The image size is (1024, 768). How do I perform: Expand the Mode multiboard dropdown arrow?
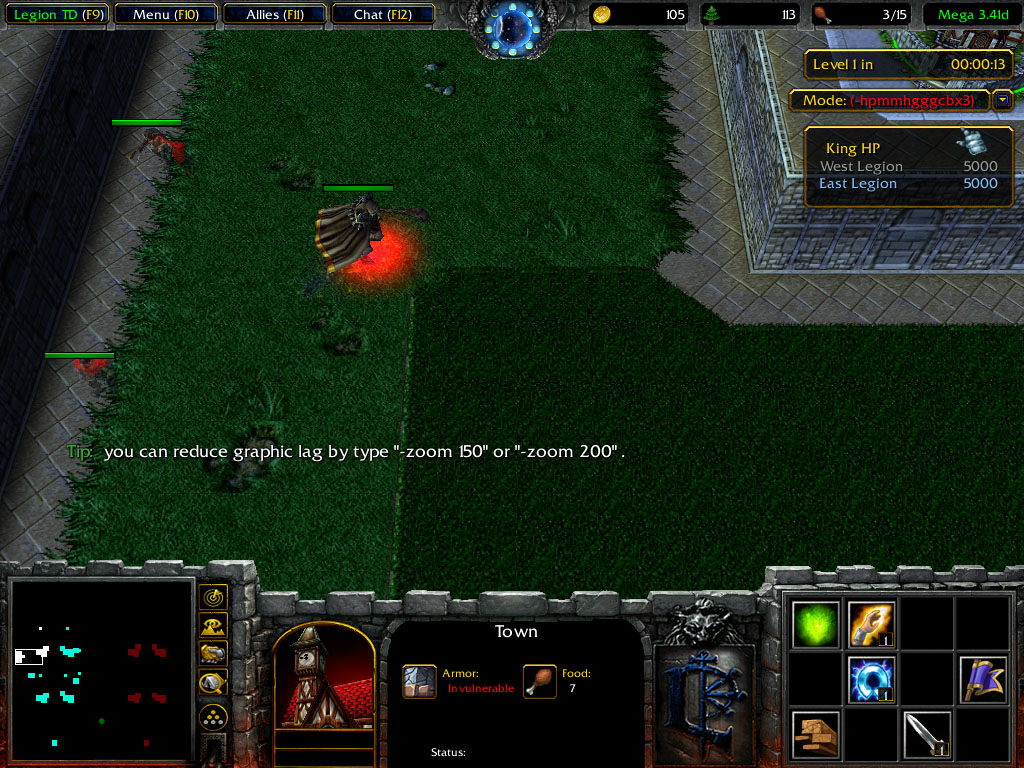(x=1002, y=100)
